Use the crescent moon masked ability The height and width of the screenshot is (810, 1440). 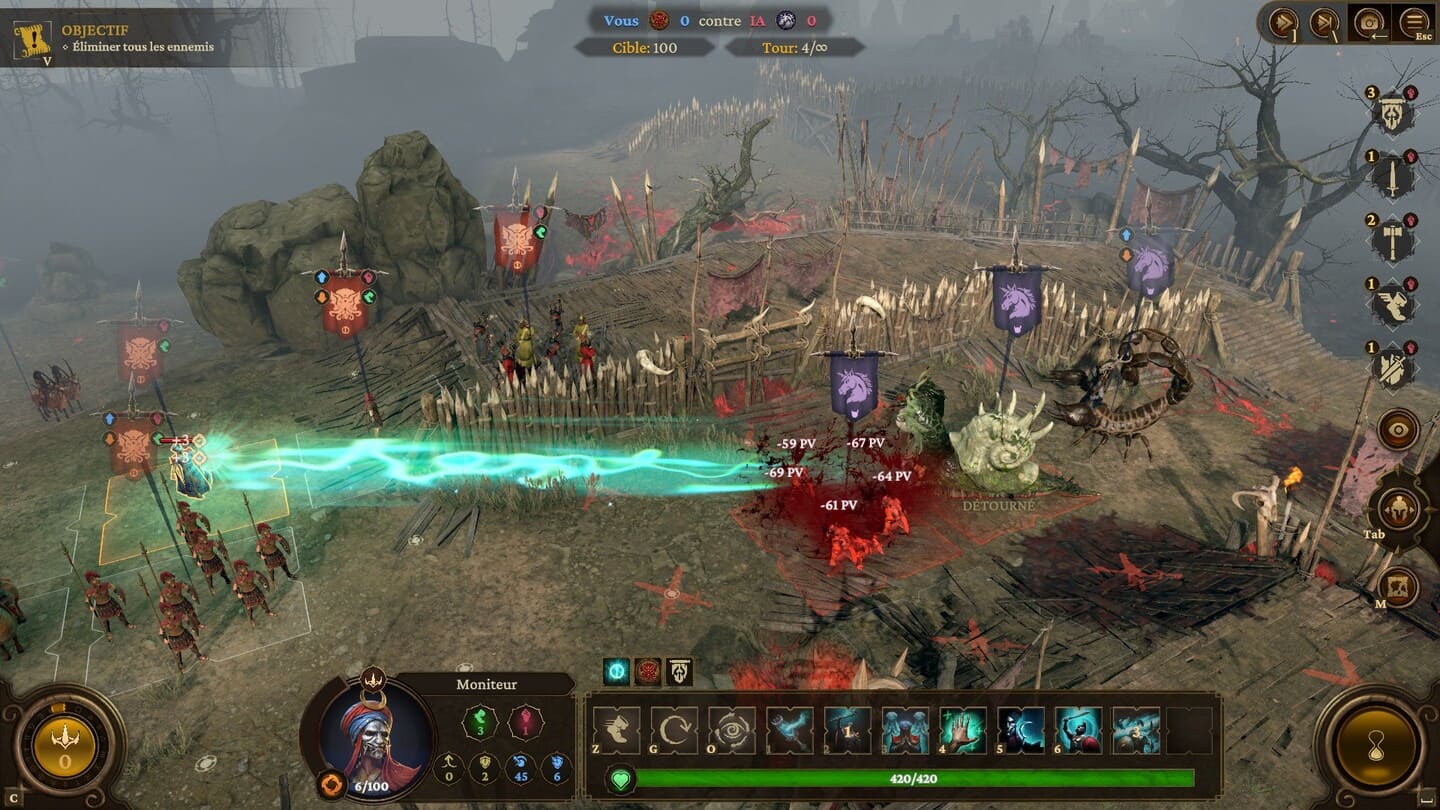pos(1021,730)
